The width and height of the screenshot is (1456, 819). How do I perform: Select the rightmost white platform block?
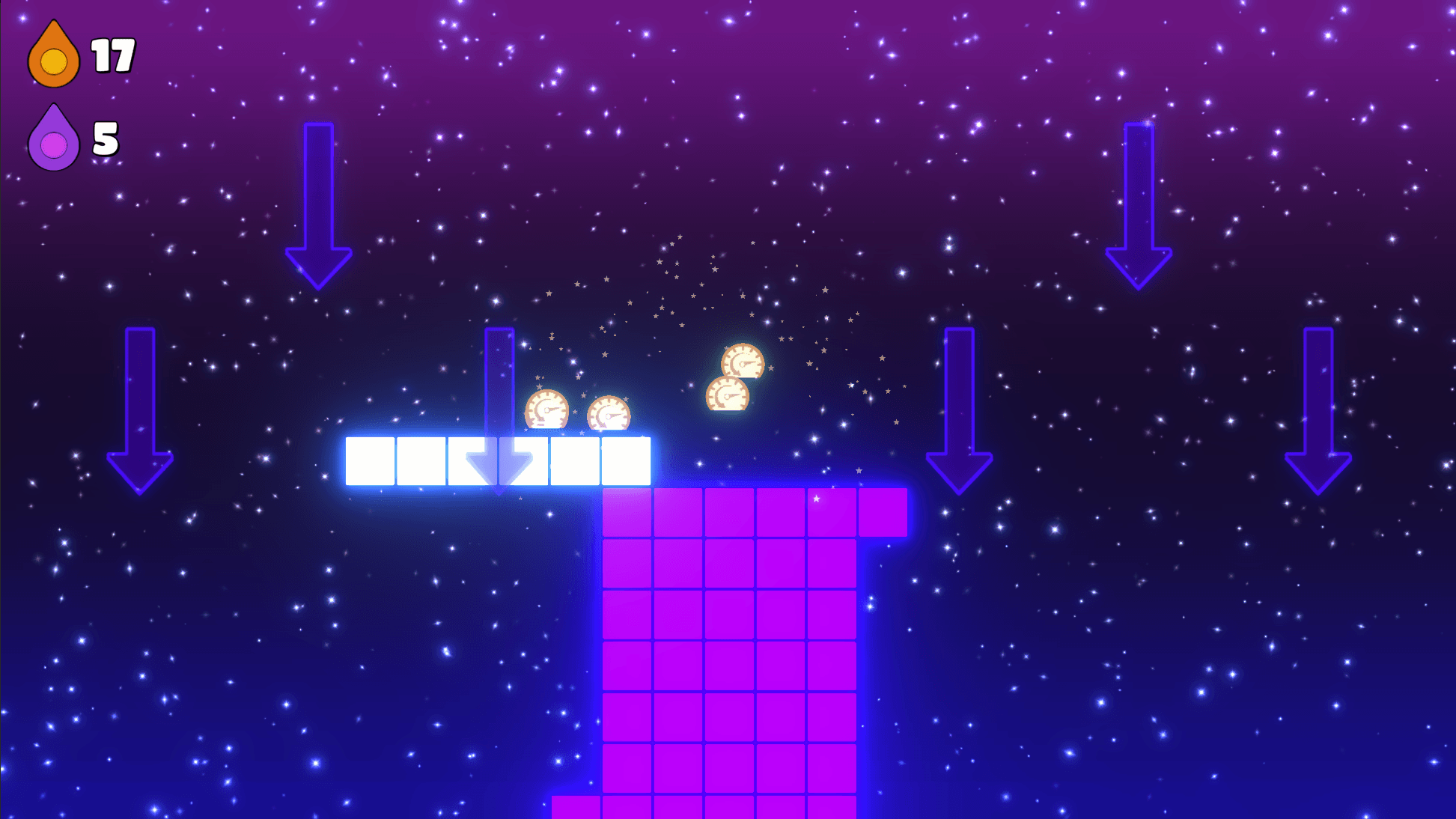pyautogui.click(x=625, y=461)
